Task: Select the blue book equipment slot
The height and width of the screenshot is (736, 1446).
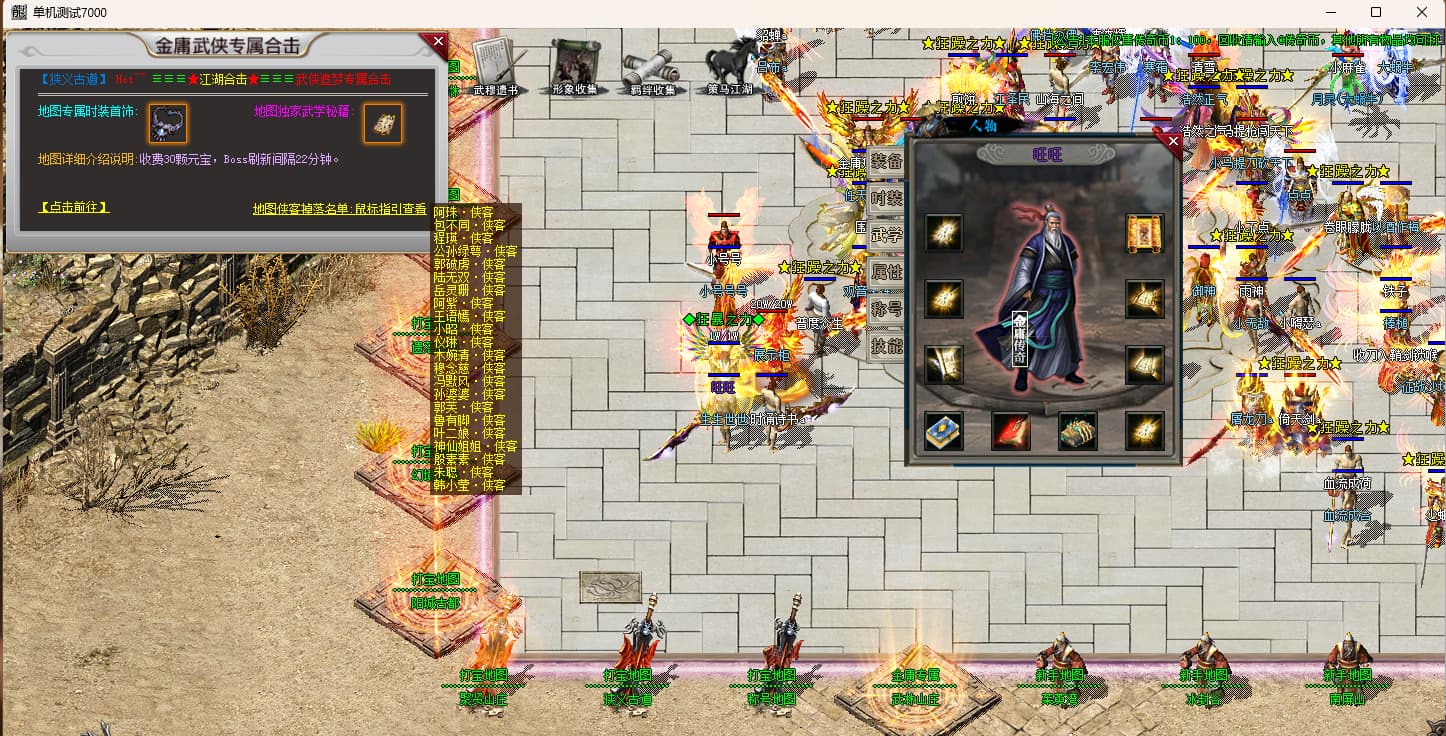Action: pos(943,431)
